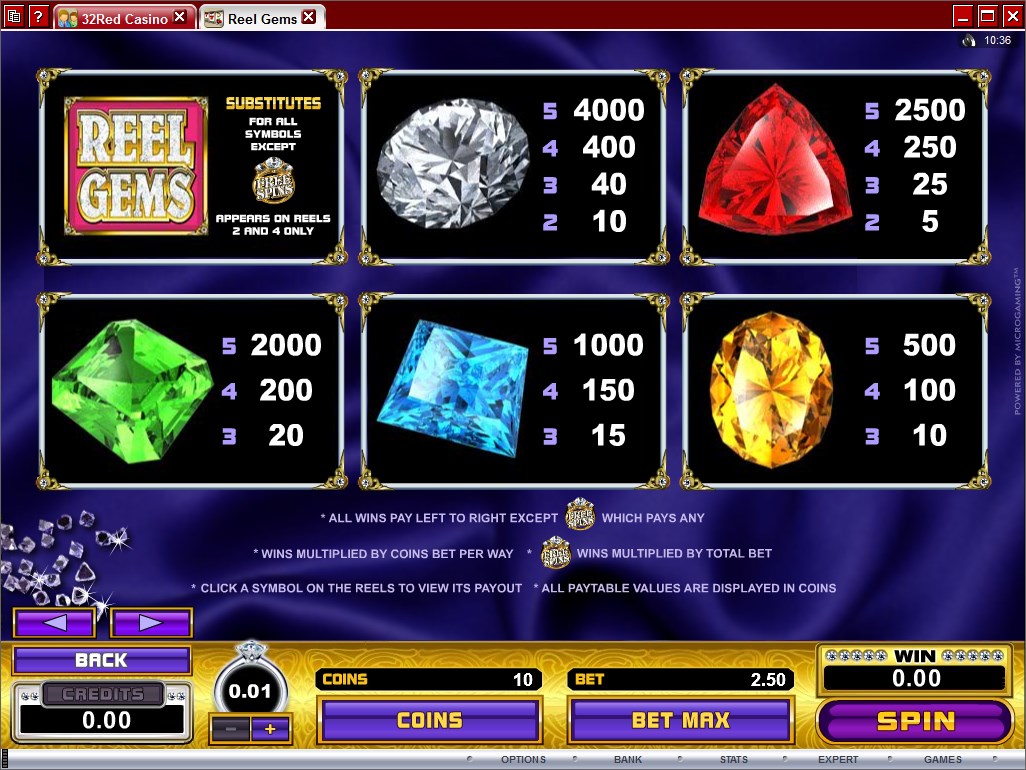
Task: Open the OPTIONS menu
Action: pos(523,760)
